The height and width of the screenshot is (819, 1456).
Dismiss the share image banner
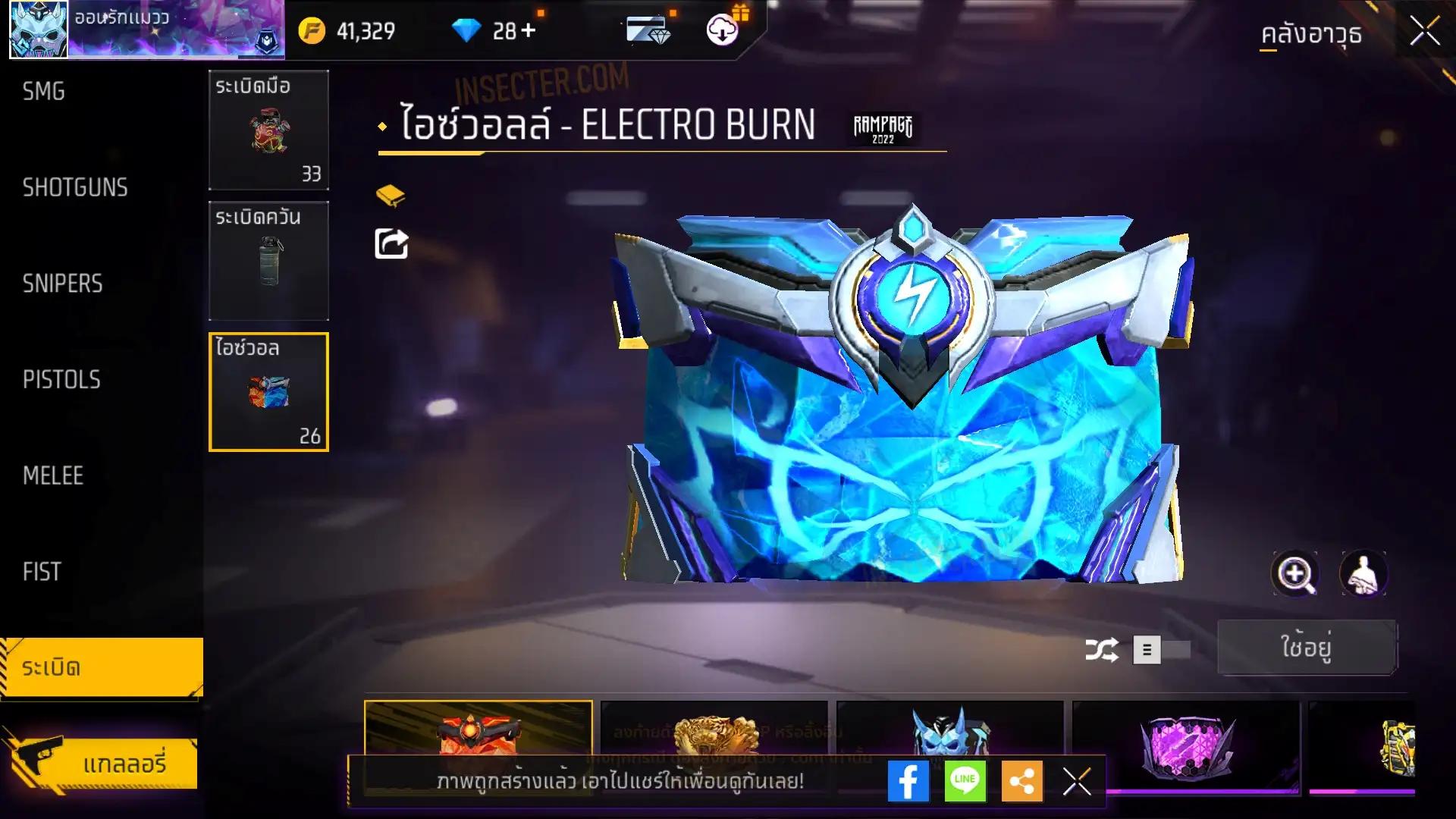coord(1076,781)
